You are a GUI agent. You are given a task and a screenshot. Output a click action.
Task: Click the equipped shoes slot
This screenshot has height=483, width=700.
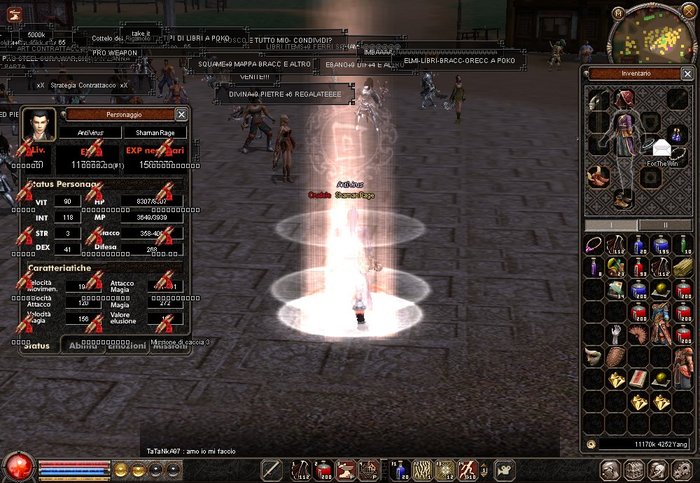click(622, 197)
